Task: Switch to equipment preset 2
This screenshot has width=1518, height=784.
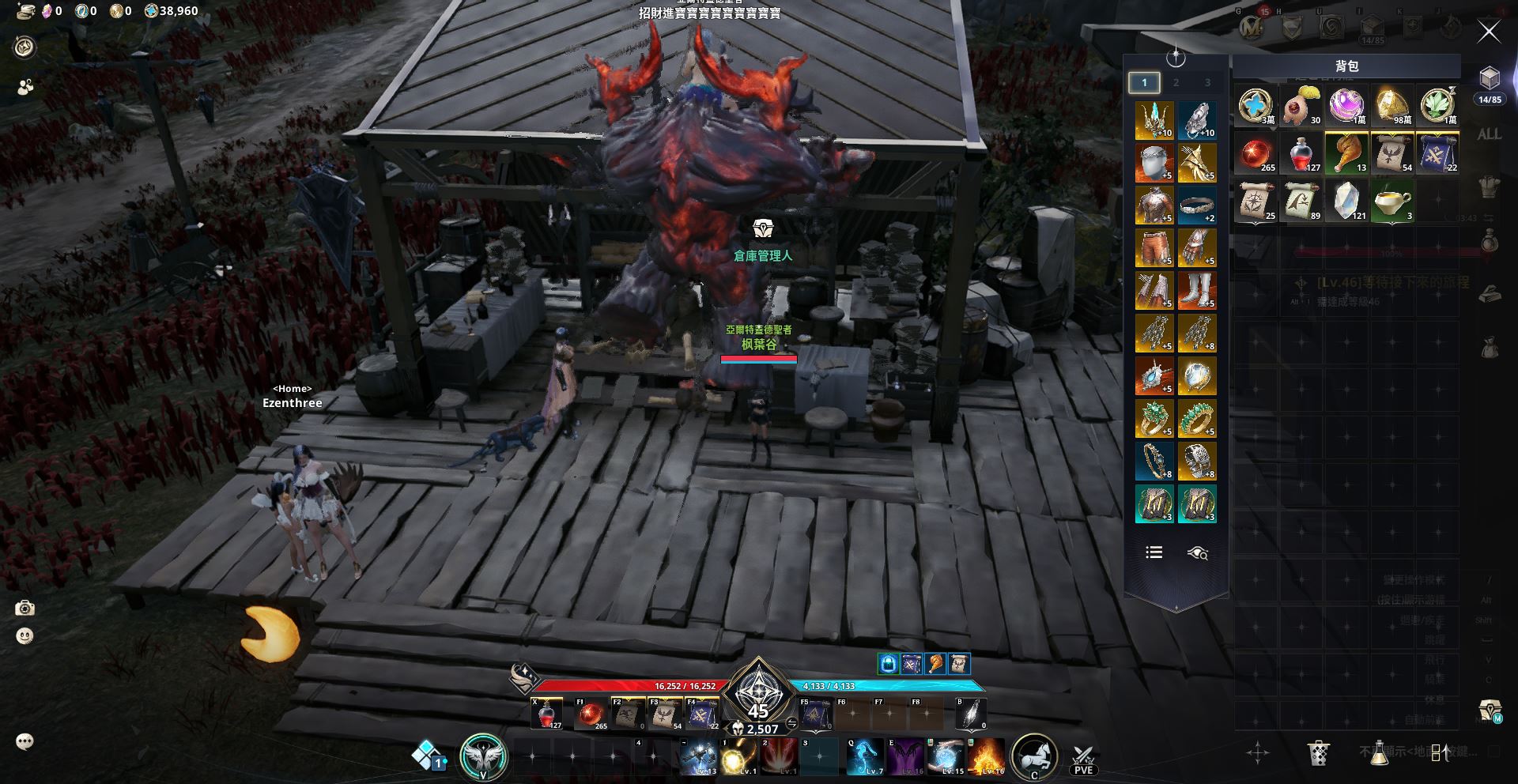Action: (x=1176, y=82)
